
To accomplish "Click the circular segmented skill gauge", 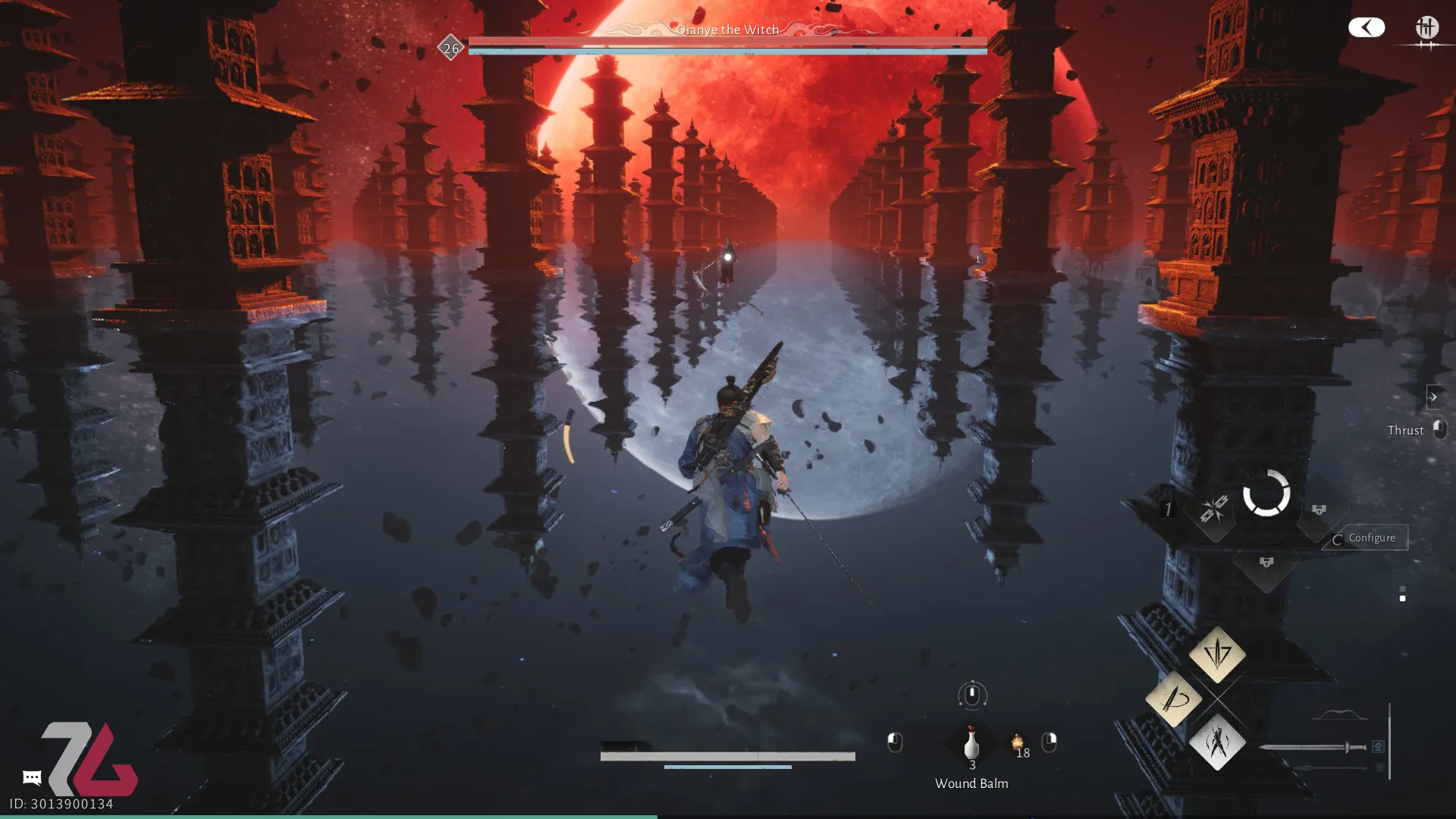I will [1266, 494].
